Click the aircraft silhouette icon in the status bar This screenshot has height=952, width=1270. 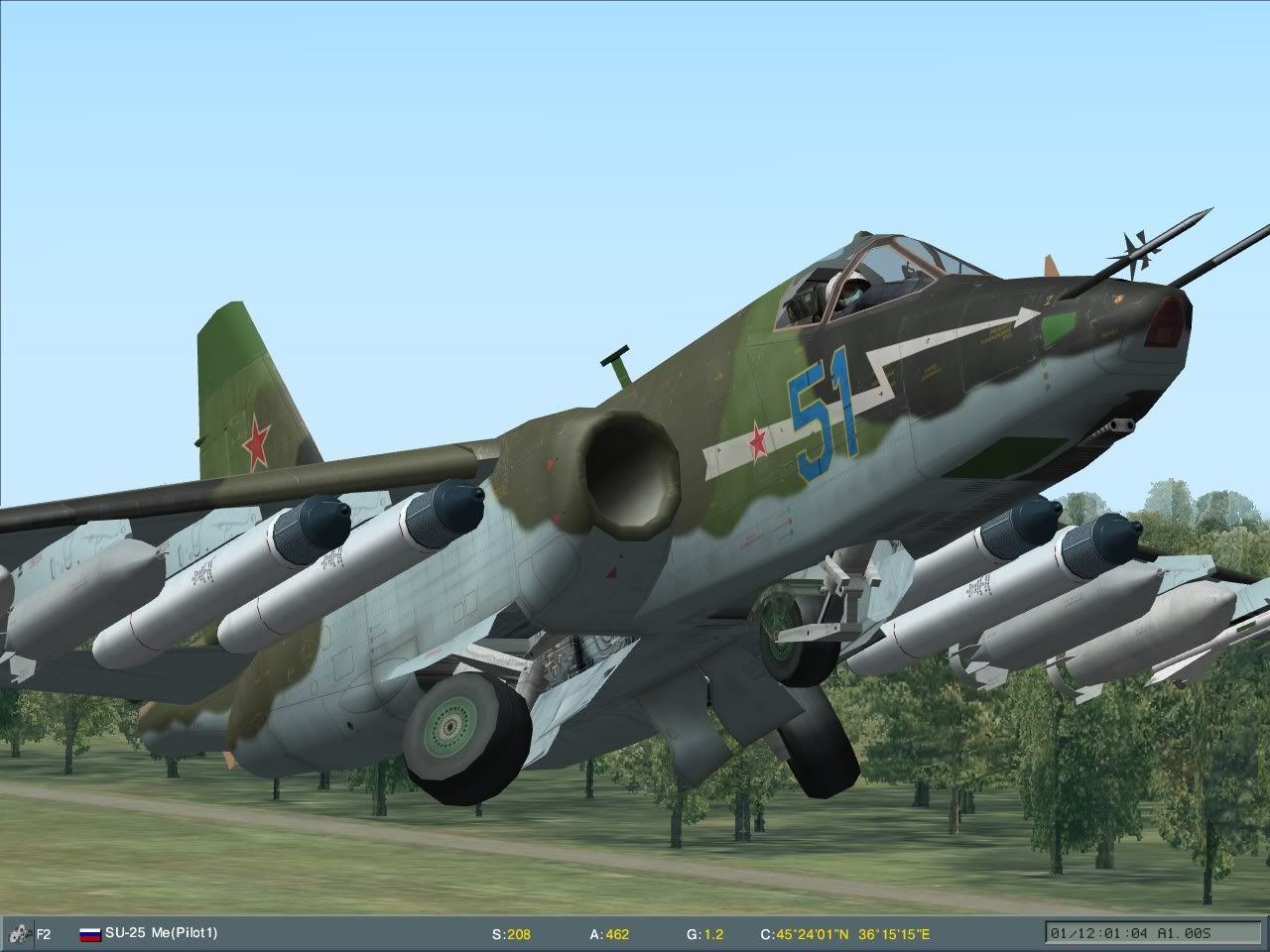(x=20, y=933)
